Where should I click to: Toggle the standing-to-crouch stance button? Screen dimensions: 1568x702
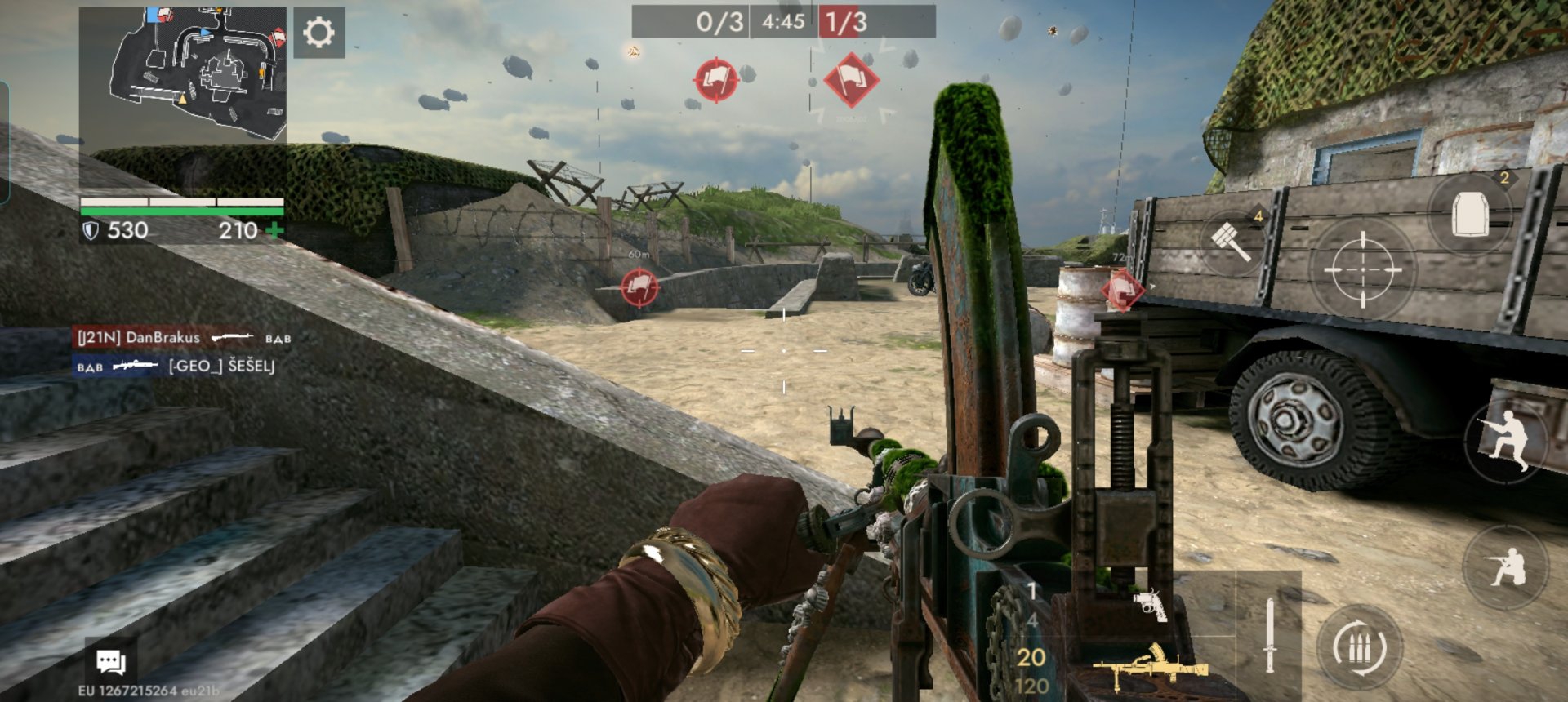[1507, 441]
